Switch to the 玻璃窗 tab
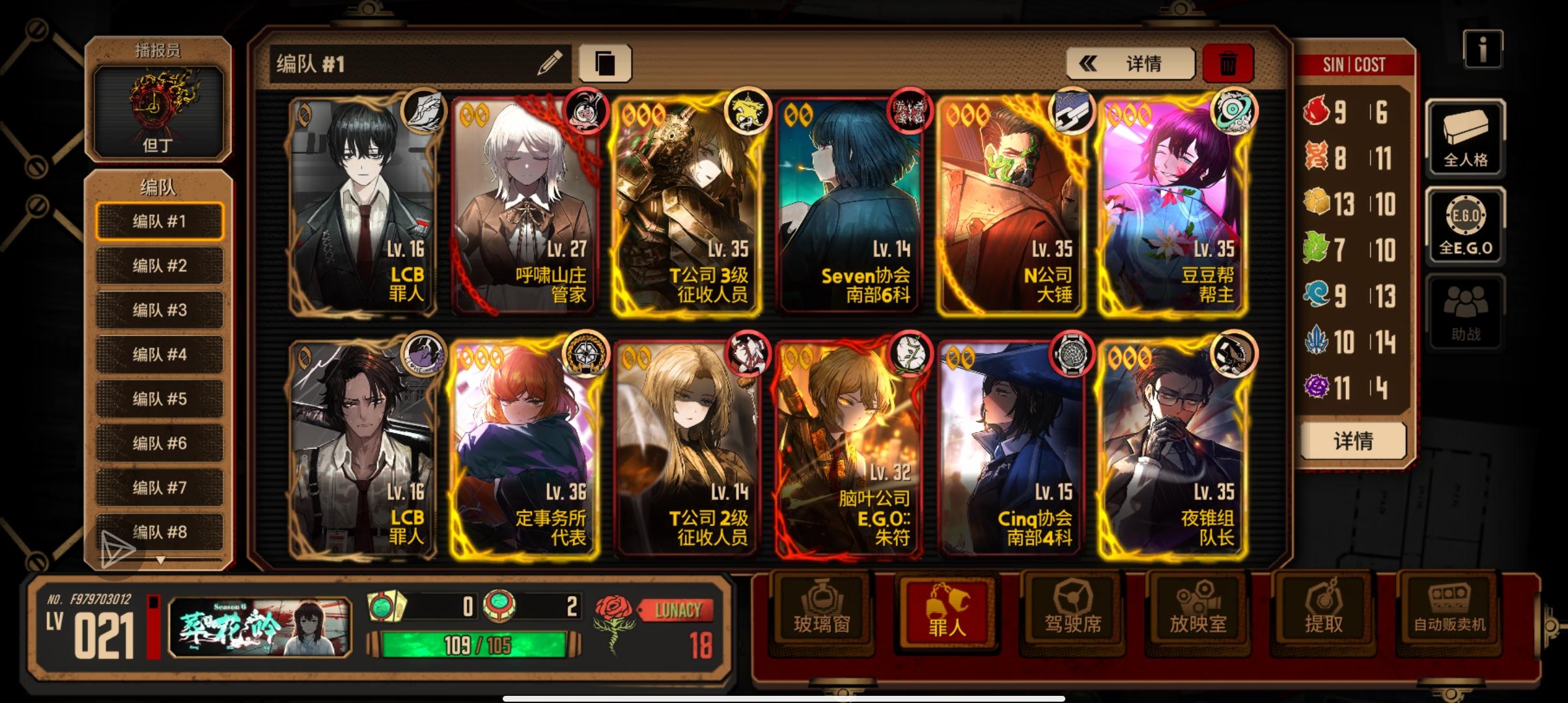 tap(821, 612)
